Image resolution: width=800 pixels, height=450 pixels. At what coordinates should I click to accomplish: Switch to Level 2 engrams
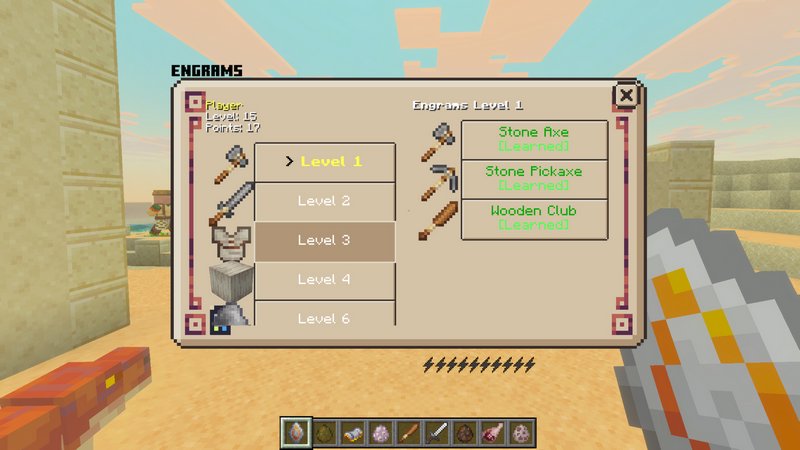point(325,201)
